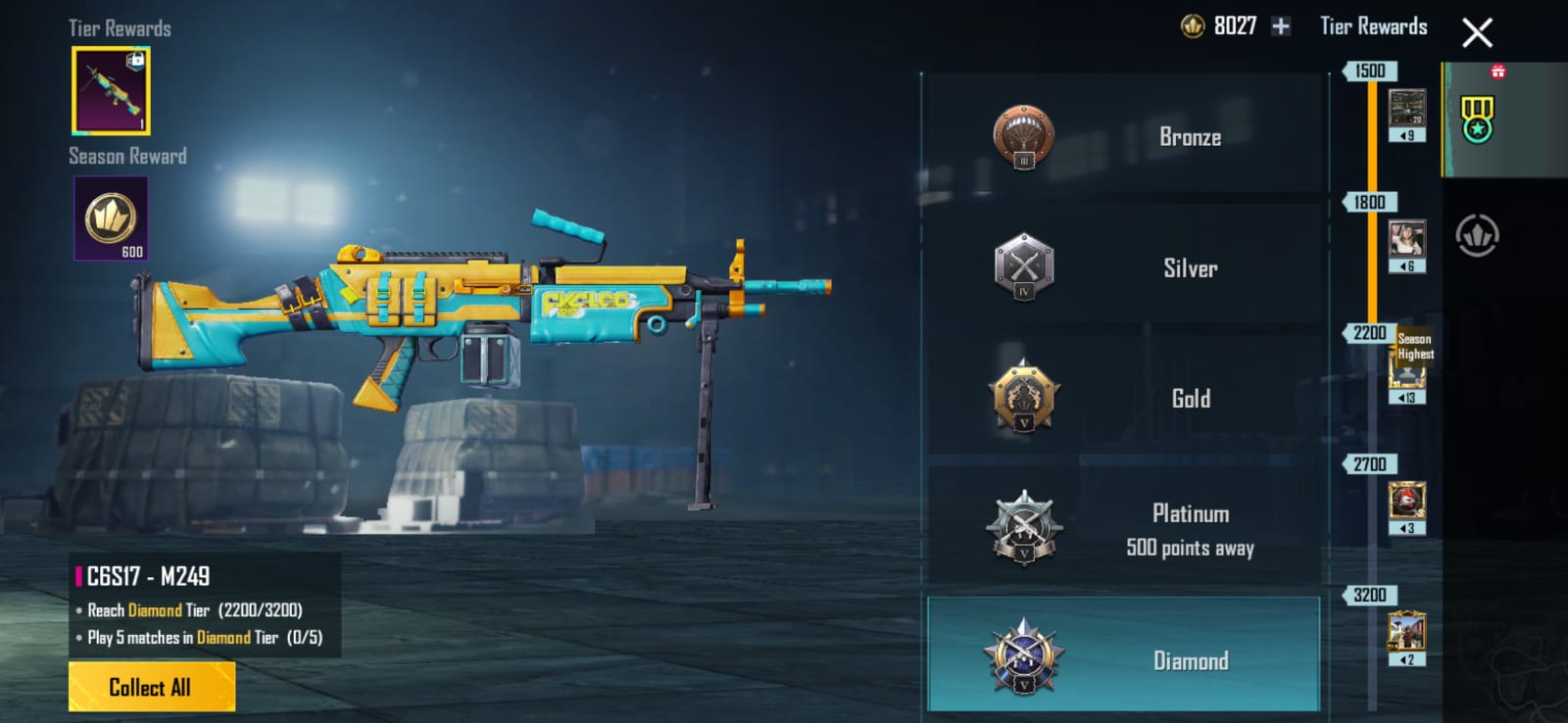Collect all tier rewards

[x=151, y=687]
